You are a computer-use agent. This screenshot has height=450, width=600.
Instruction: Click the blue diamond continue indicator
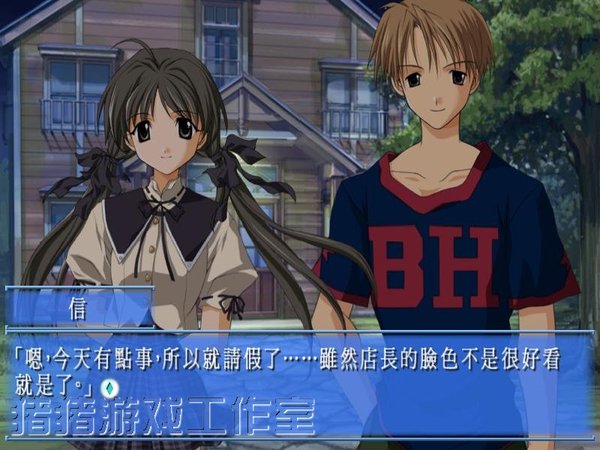[113, 386]
